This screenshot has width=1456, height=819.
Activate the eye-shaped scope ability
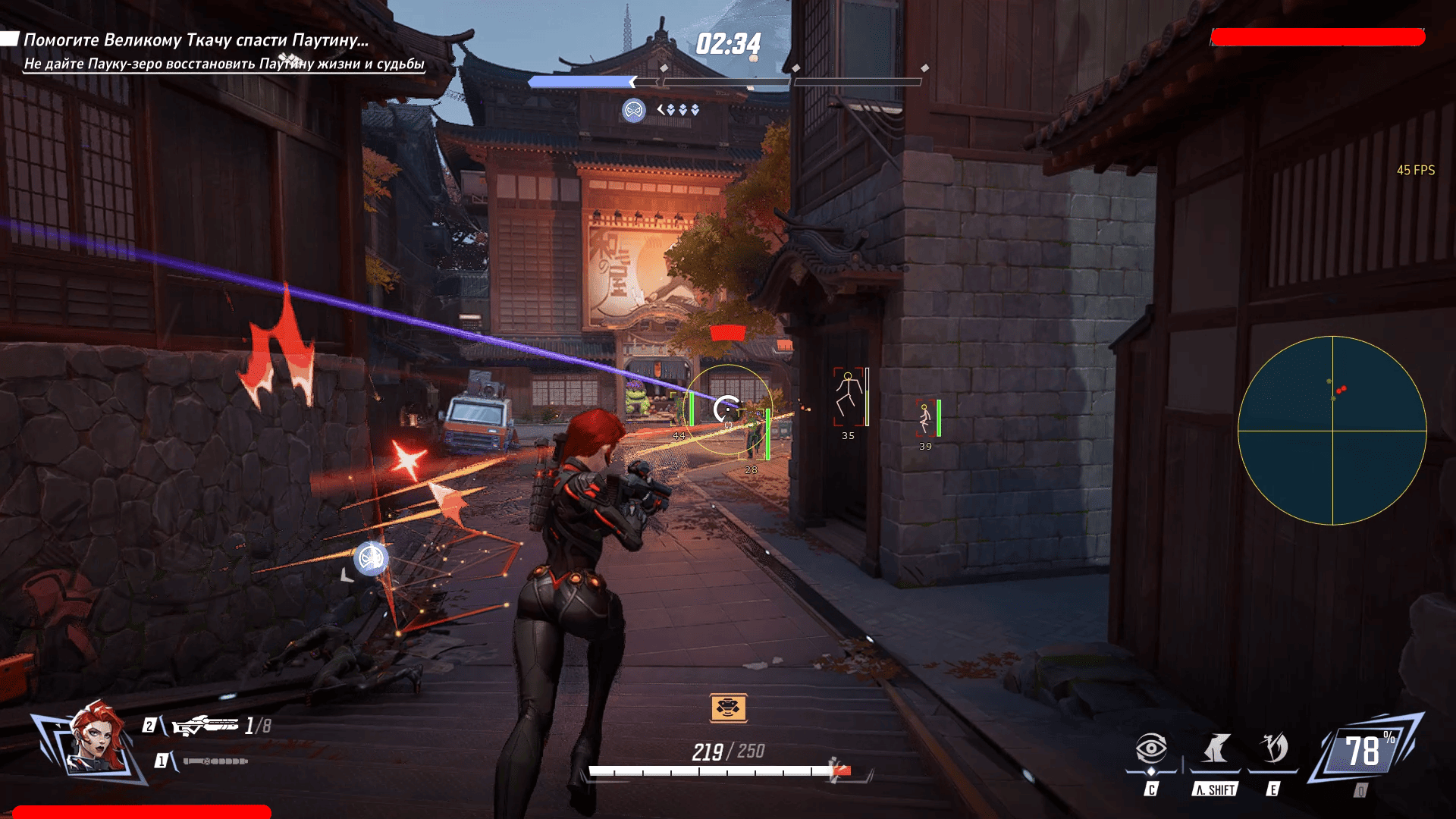(x=1150, y=749)
